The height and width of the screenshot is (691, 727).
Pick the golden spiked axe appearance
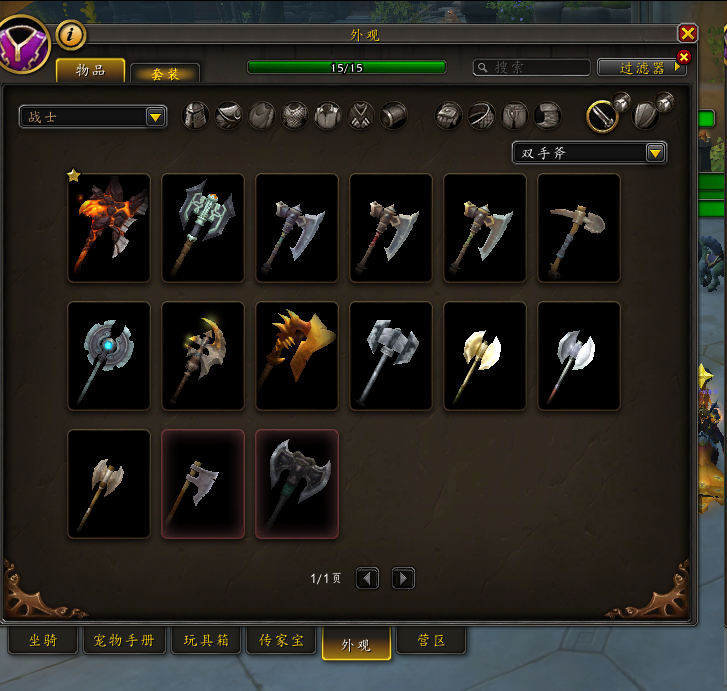pyautogui.click(x=297, y=356)
